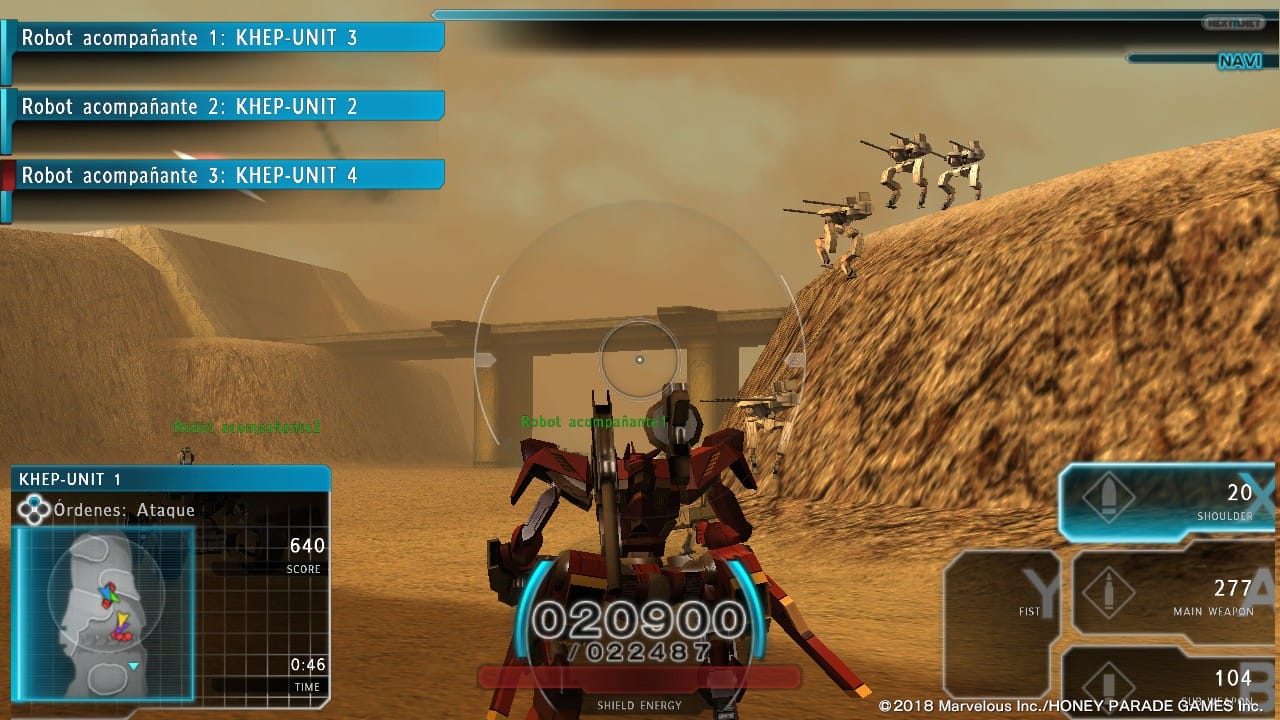The height and width of the screenshot is (720, 1280).
Task: Select the yellow player arrow on minimap
Action: click(123, 619)
